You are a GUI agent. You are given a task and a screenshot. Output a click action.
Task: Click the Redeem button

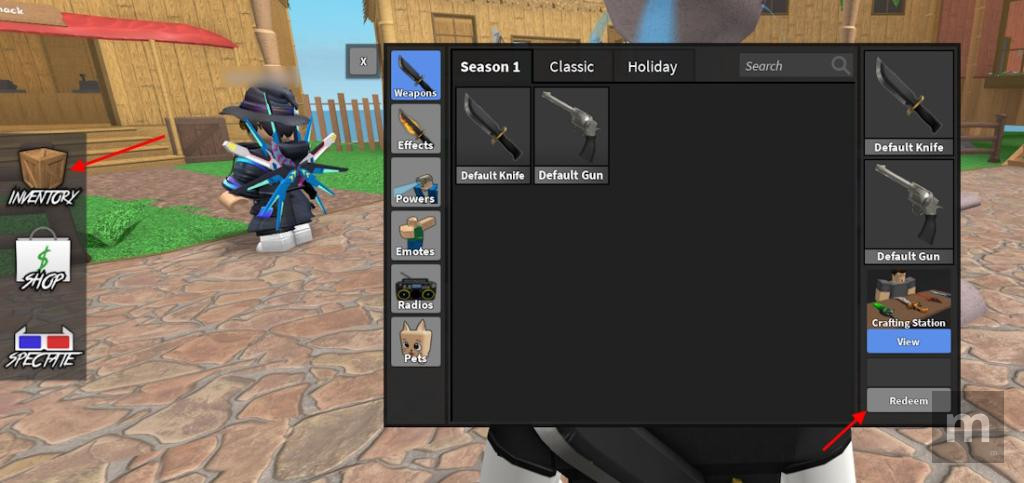click(908, 400)
